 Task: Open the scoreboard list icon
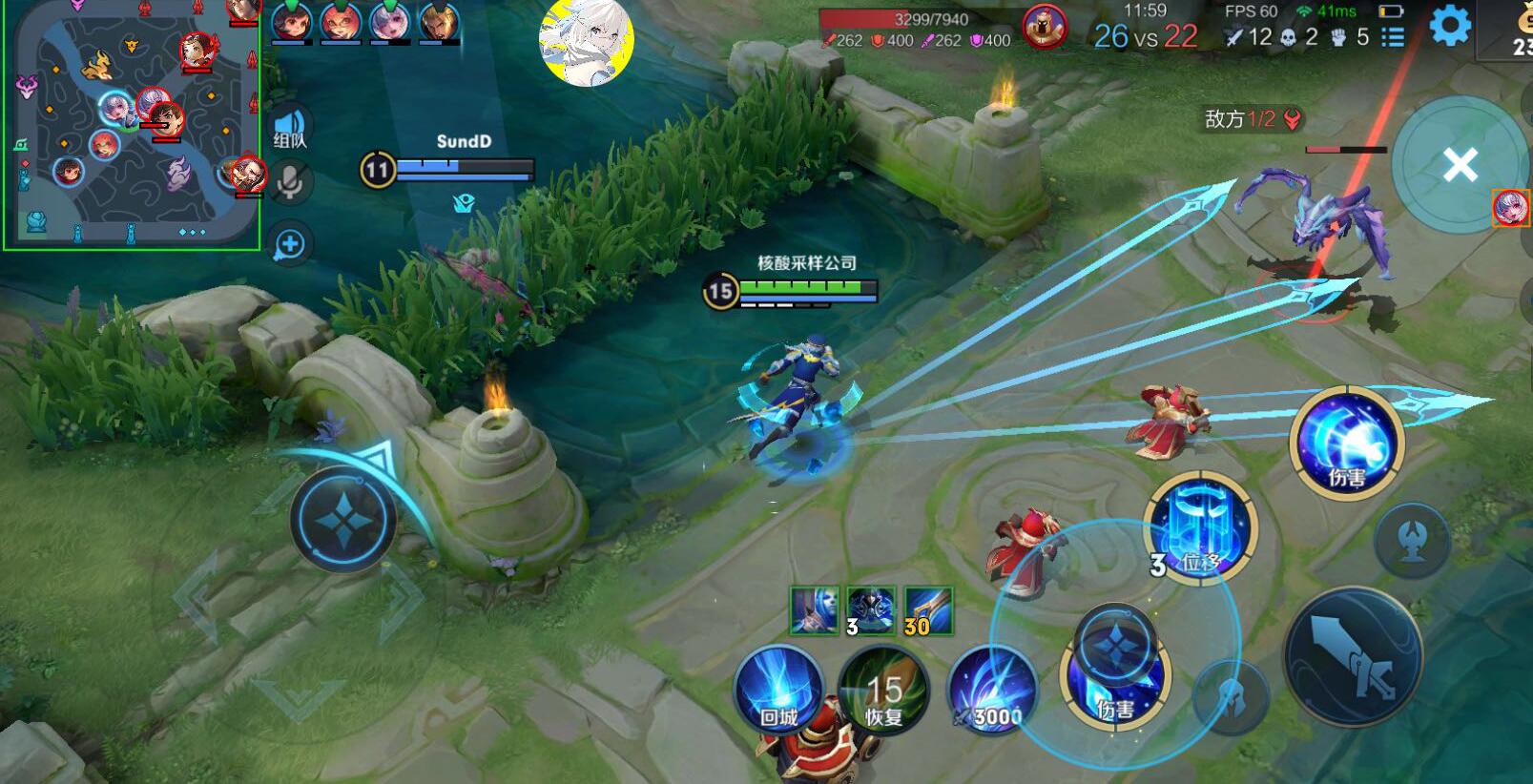1393,37
